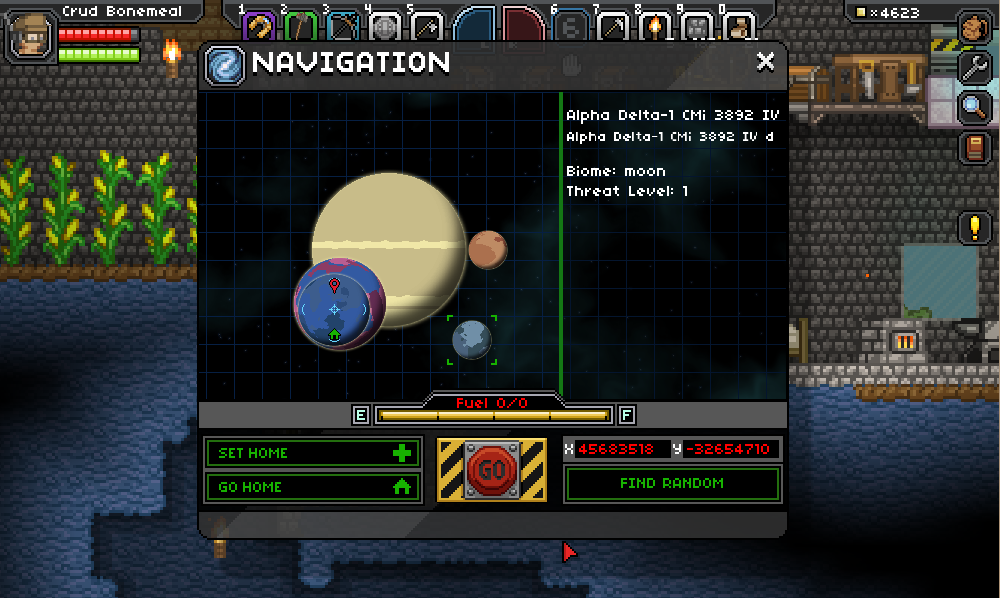
Task: Open the crafting wrench icon
Action: point(974,68)
